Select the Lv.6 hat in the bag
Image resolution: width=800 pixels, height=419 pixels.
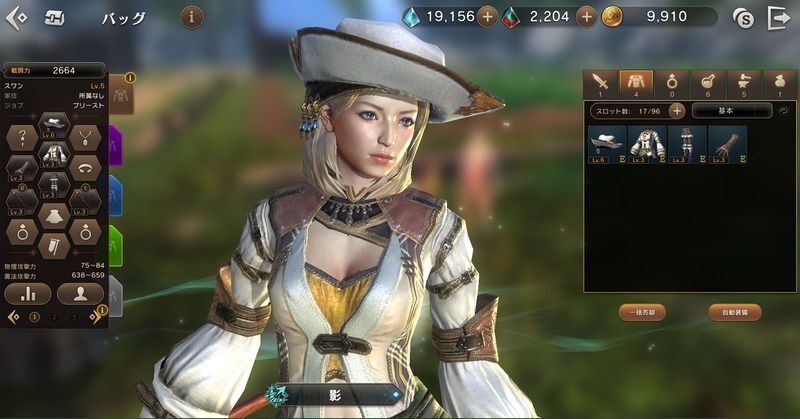tap(605, 143)
